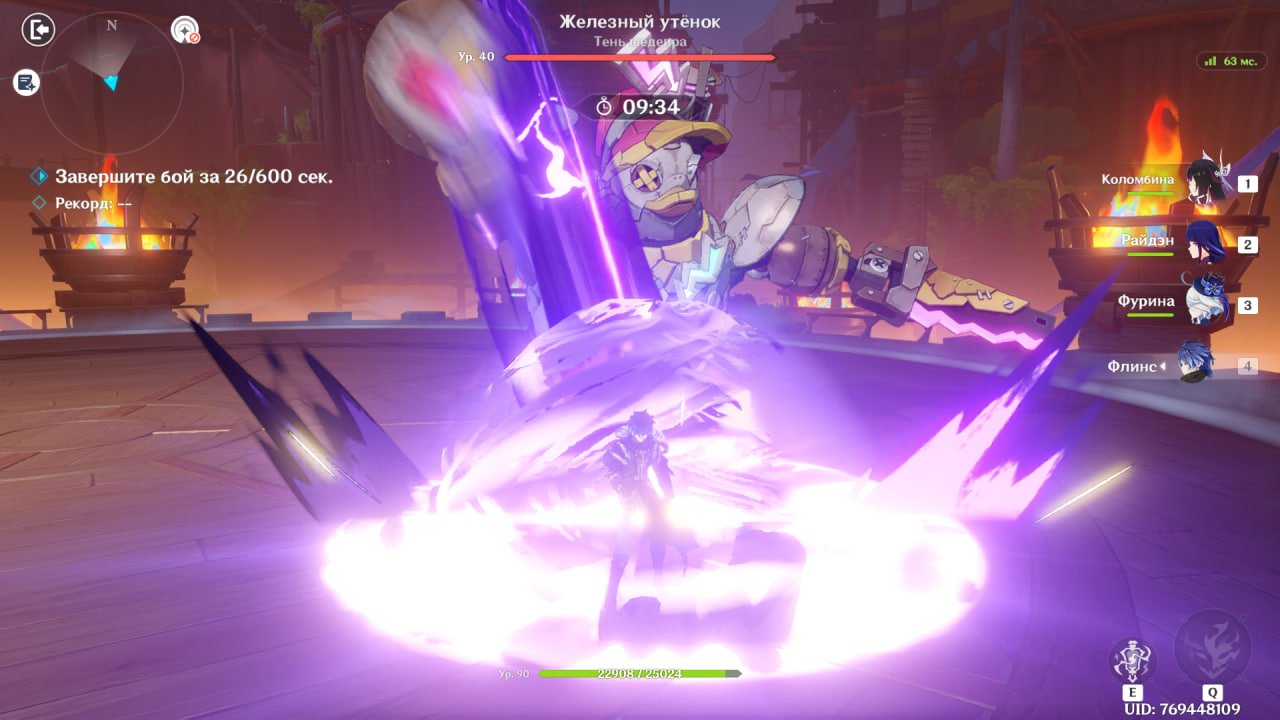Select the 'Завершите бой за 26/600 сек.' objective
This screenshot has height=720, width=1280.
(194, 177)
